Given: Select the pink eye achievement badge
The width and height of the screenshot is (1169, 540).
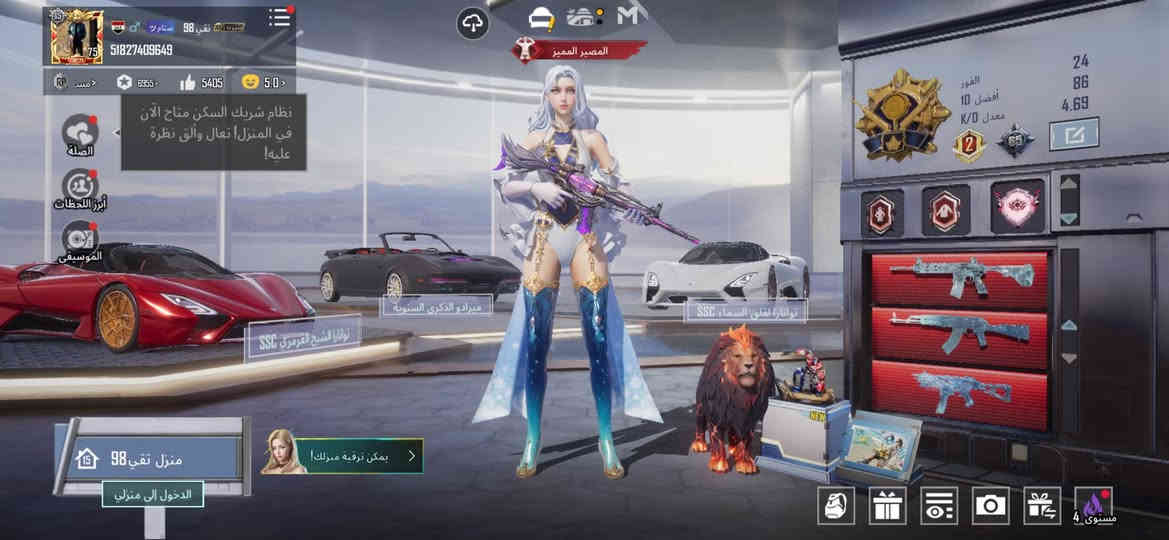Looking at the screenshot, I should pyautogui.click(x=1018, y=211).
